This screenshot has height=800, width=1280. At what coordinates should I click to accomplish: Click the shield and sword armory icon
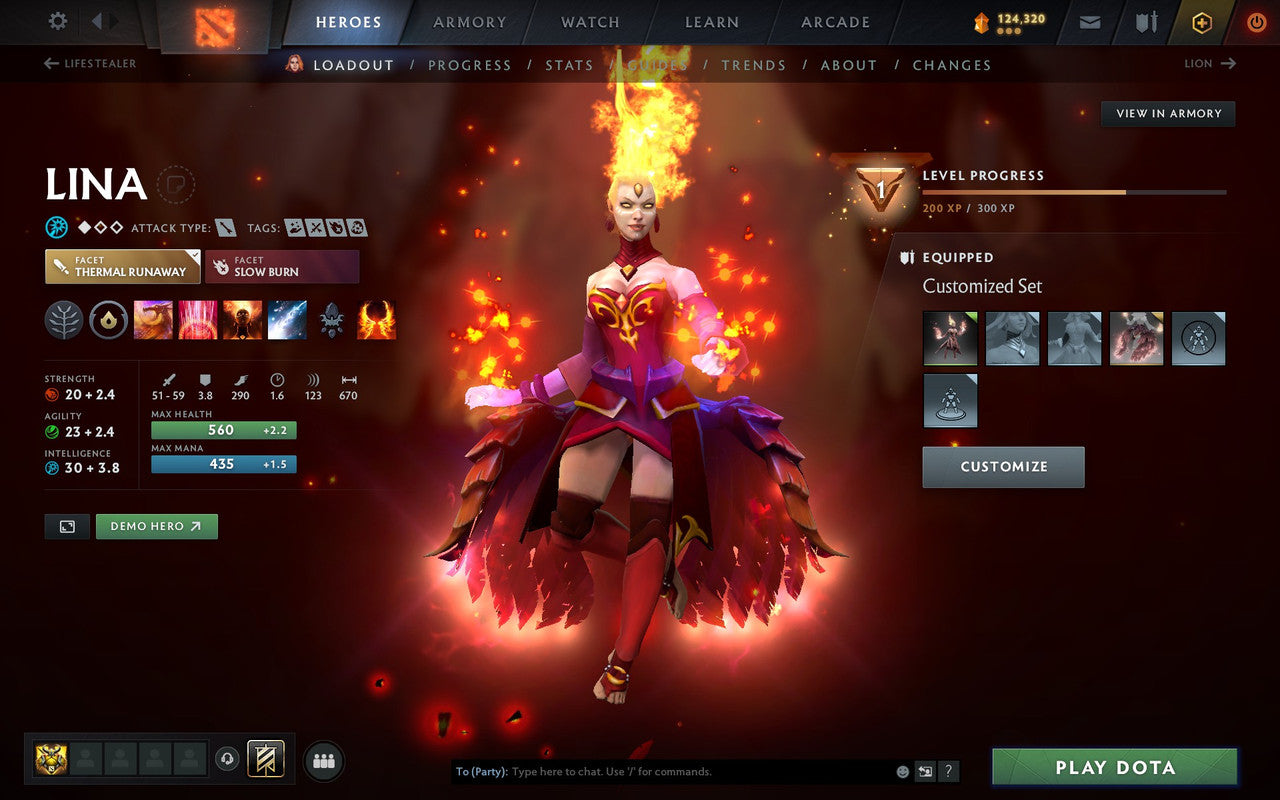[1144, 21]
